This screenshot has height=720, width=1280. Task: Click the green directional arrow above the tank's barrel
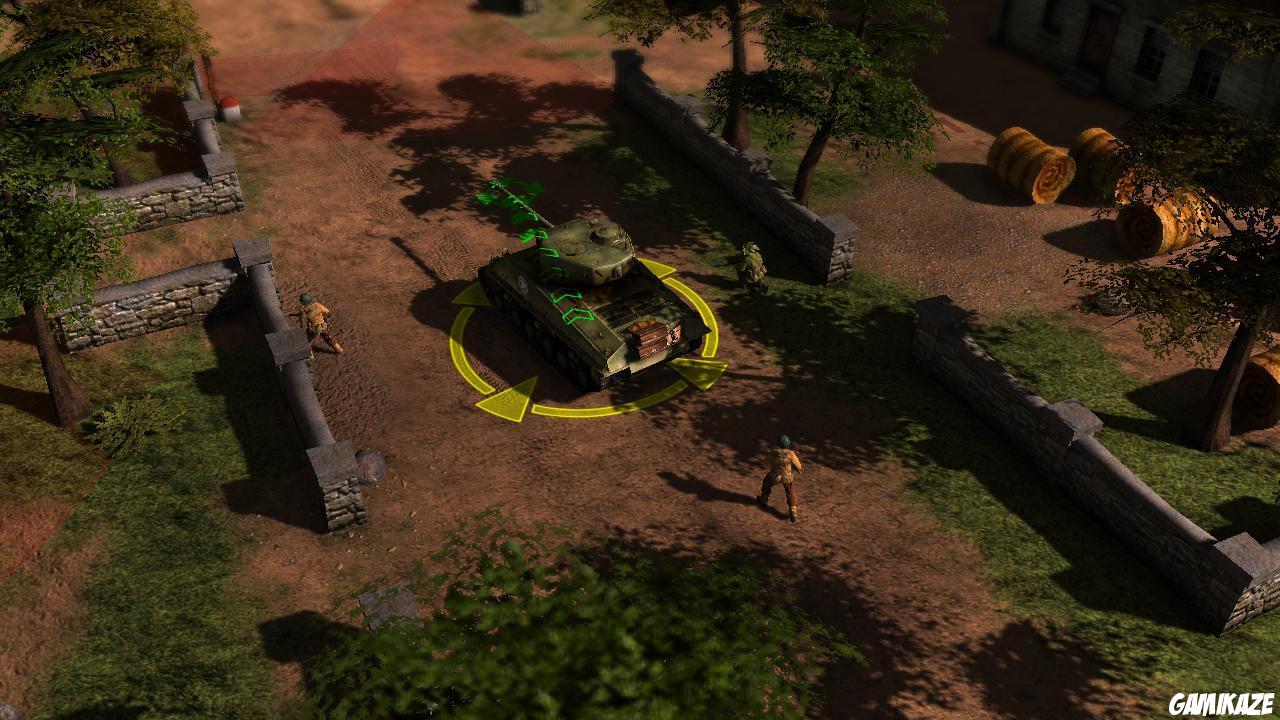500,190
